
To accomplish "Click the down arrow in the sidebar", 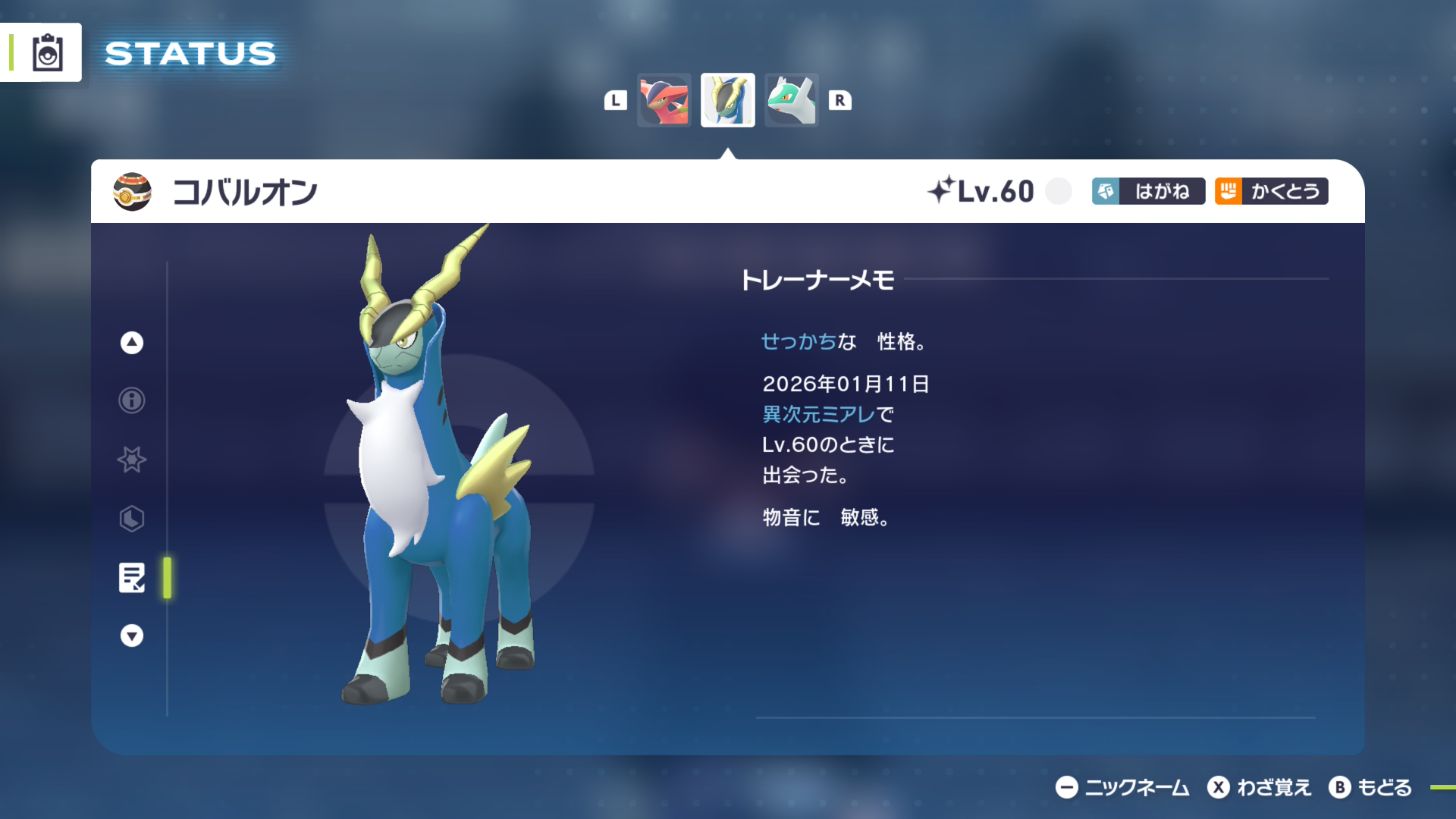I will click(x=132, y=635).
